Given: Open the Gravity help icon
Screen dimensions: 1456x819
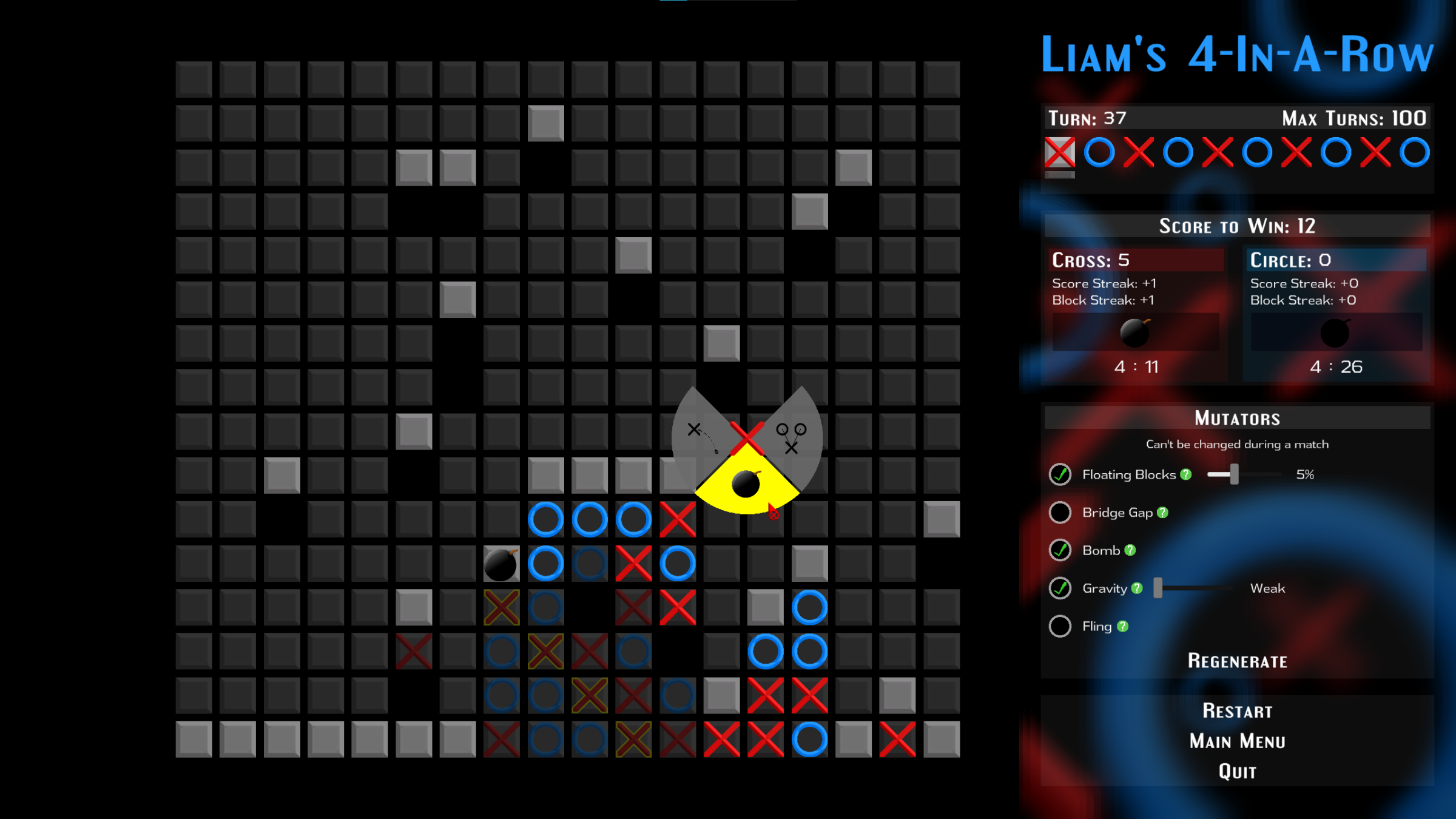Looking at the screenshot, I should (1137, 588).
